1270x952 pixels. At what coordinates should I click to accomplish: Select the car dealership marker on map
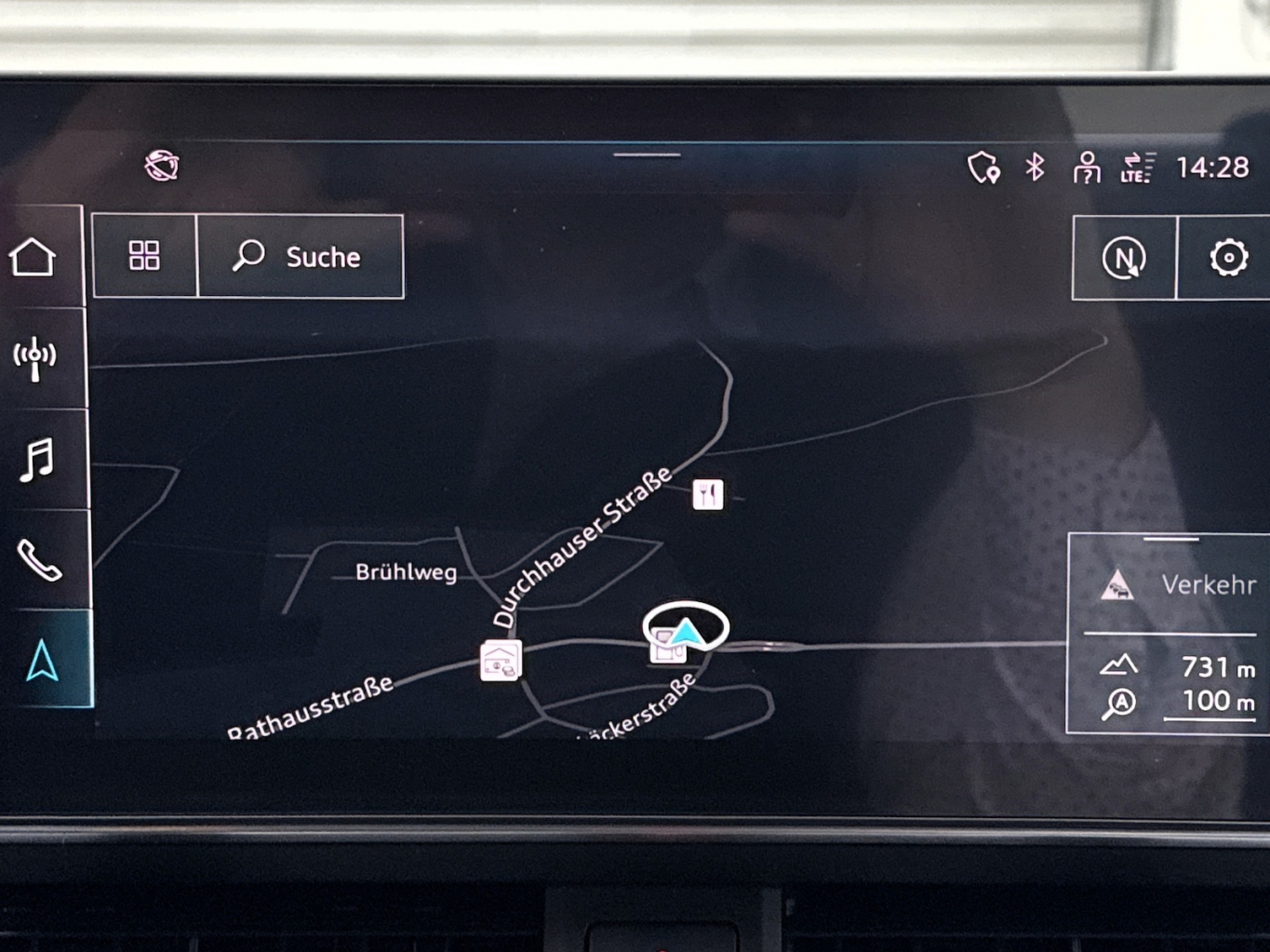pyautogui.click(x=501, y=661)
